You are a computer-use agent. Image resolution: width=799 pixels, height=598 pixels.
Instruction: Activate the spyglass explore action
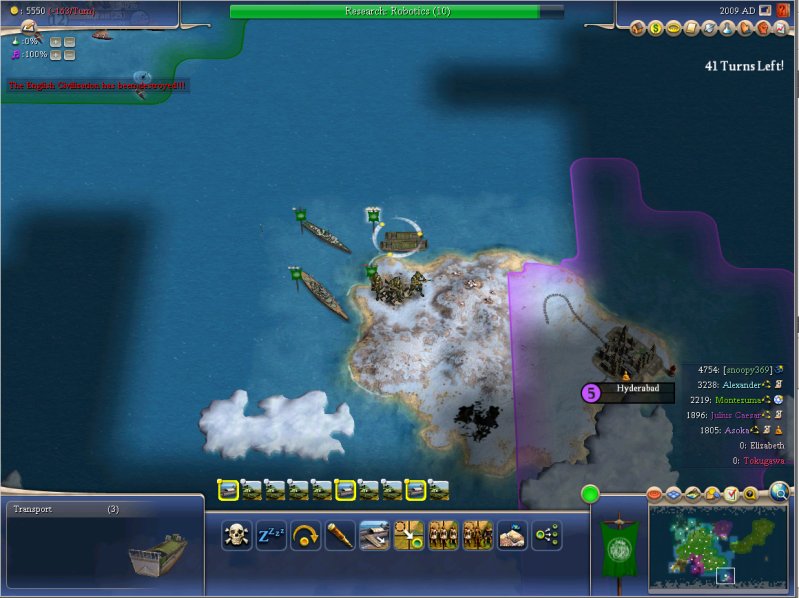click(x=340, y=535)
